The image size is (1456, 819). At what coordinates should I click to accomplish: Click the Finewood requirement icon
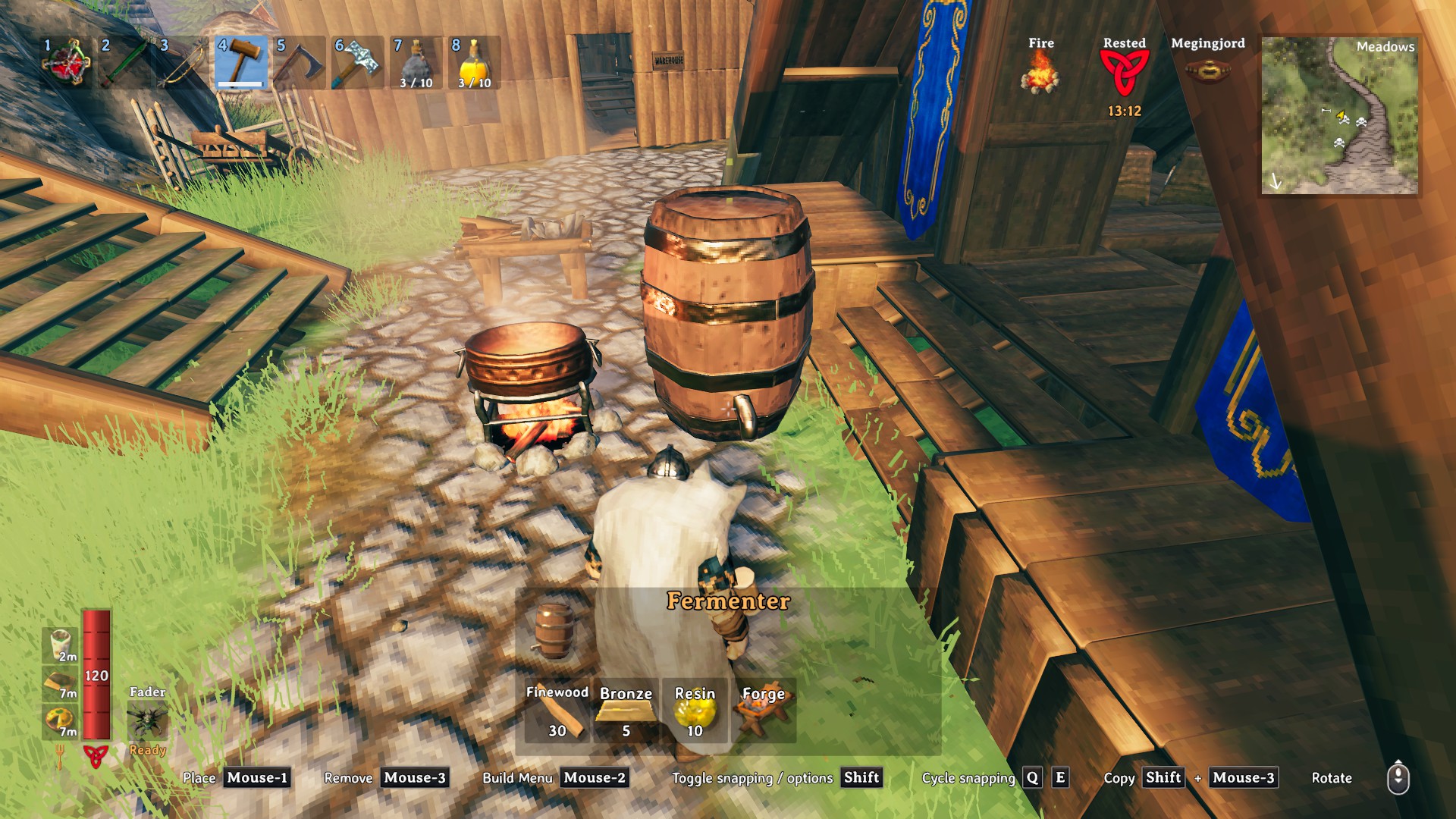557,711
